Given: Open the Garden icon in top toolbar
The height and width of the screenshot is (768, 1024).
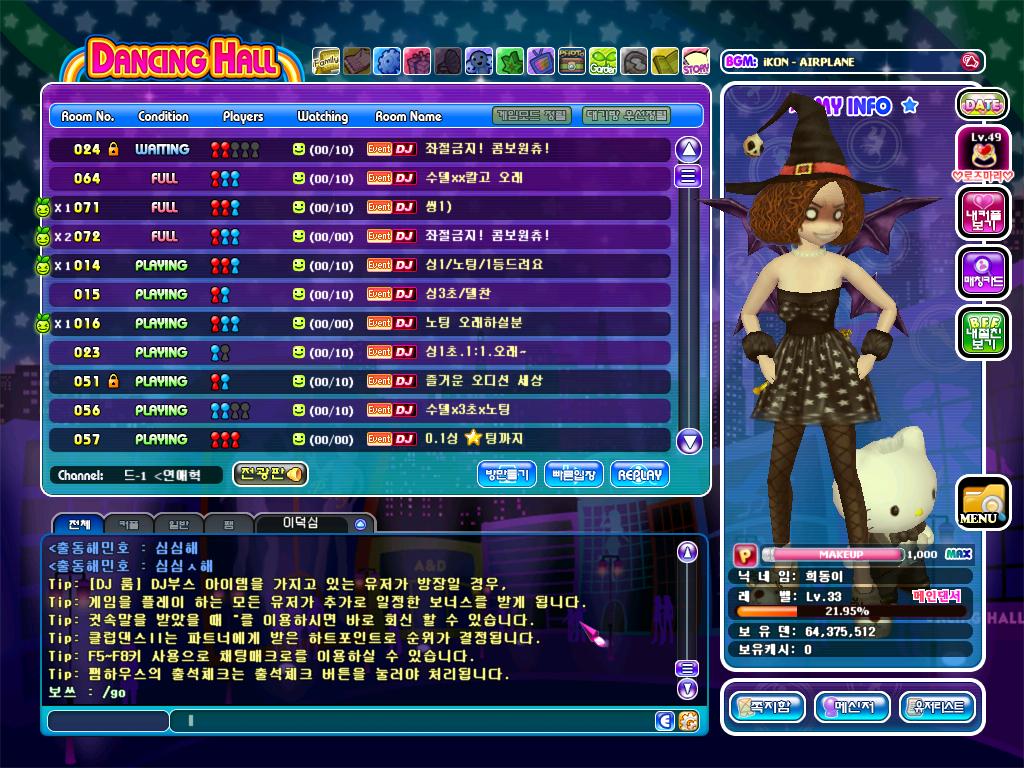Looking at the screenshot, I should tap(603, 62).
